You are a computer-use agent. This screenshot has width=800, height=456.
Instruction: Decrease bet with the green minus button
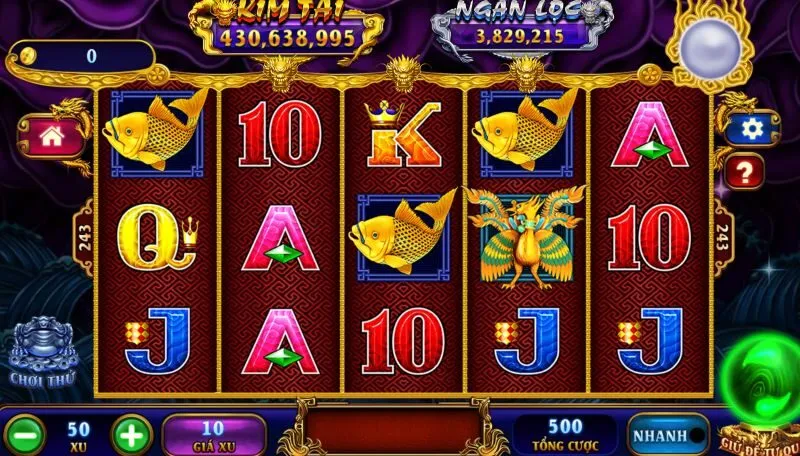[x=28, y=434]
